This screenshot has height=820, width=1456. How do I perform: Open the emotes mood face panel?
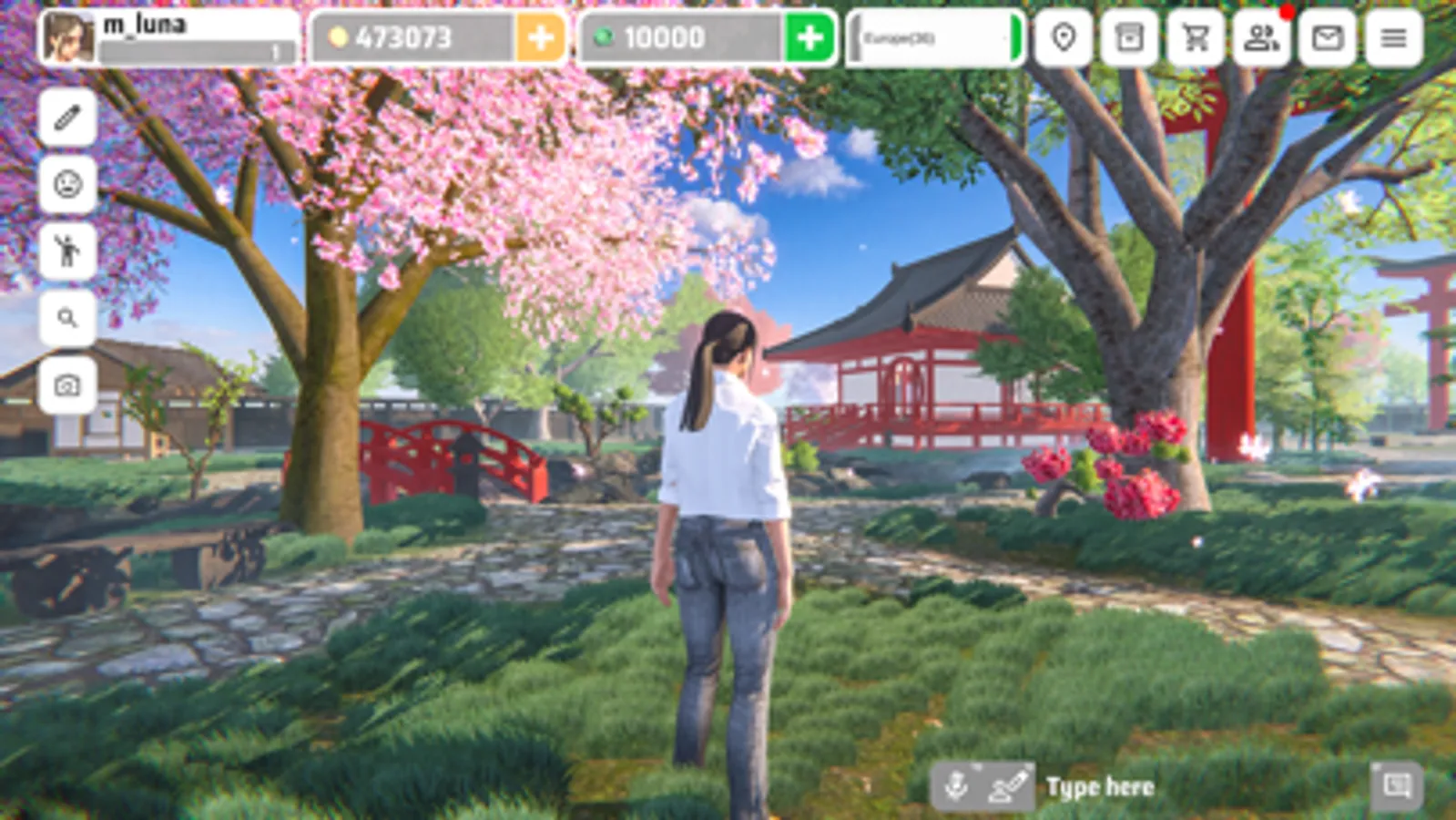(68, 185)
